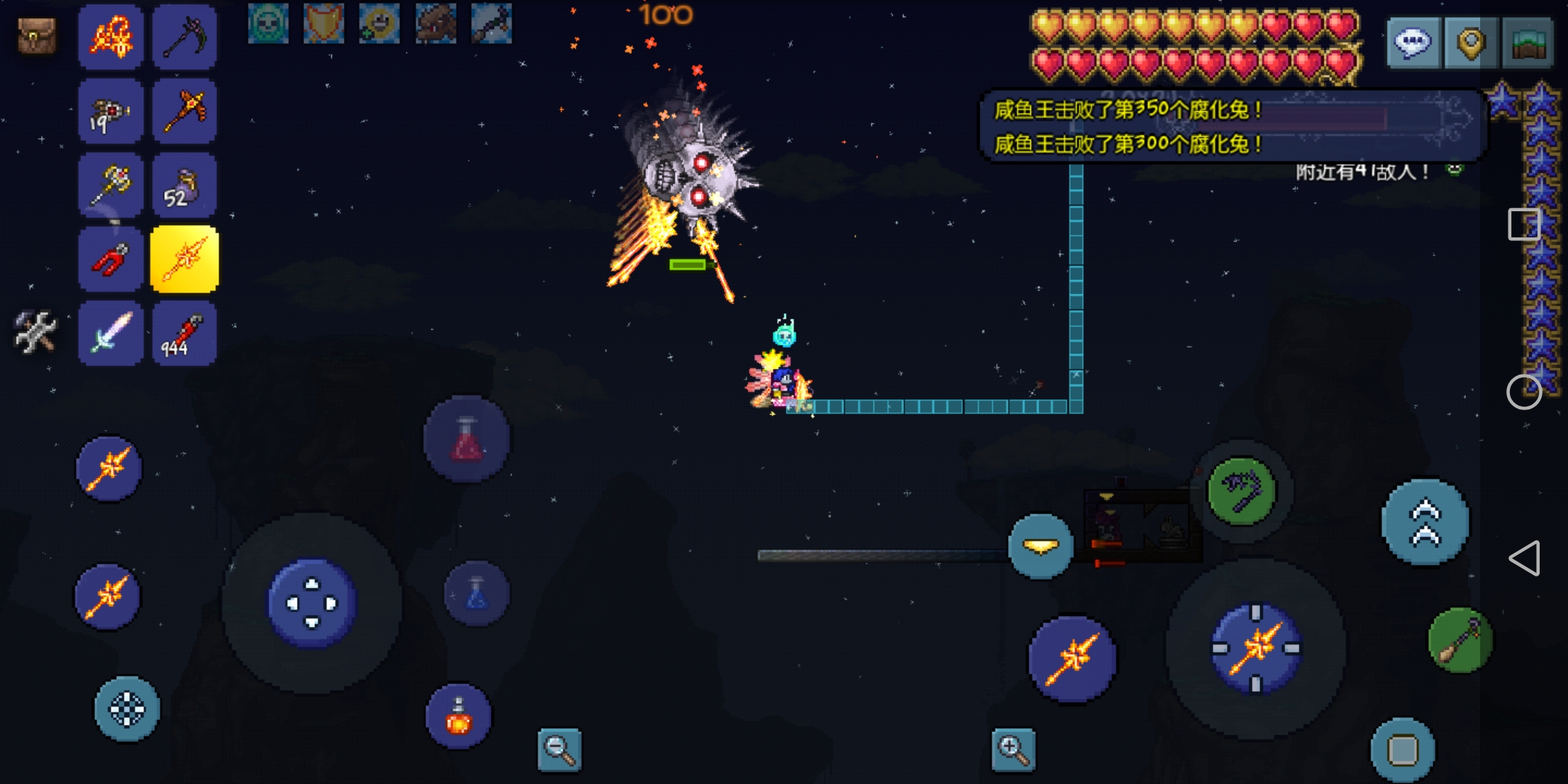The width and height of the screenshot is (1568, 784).
Task: Use the red healing potion quick button
Action: 467,439
